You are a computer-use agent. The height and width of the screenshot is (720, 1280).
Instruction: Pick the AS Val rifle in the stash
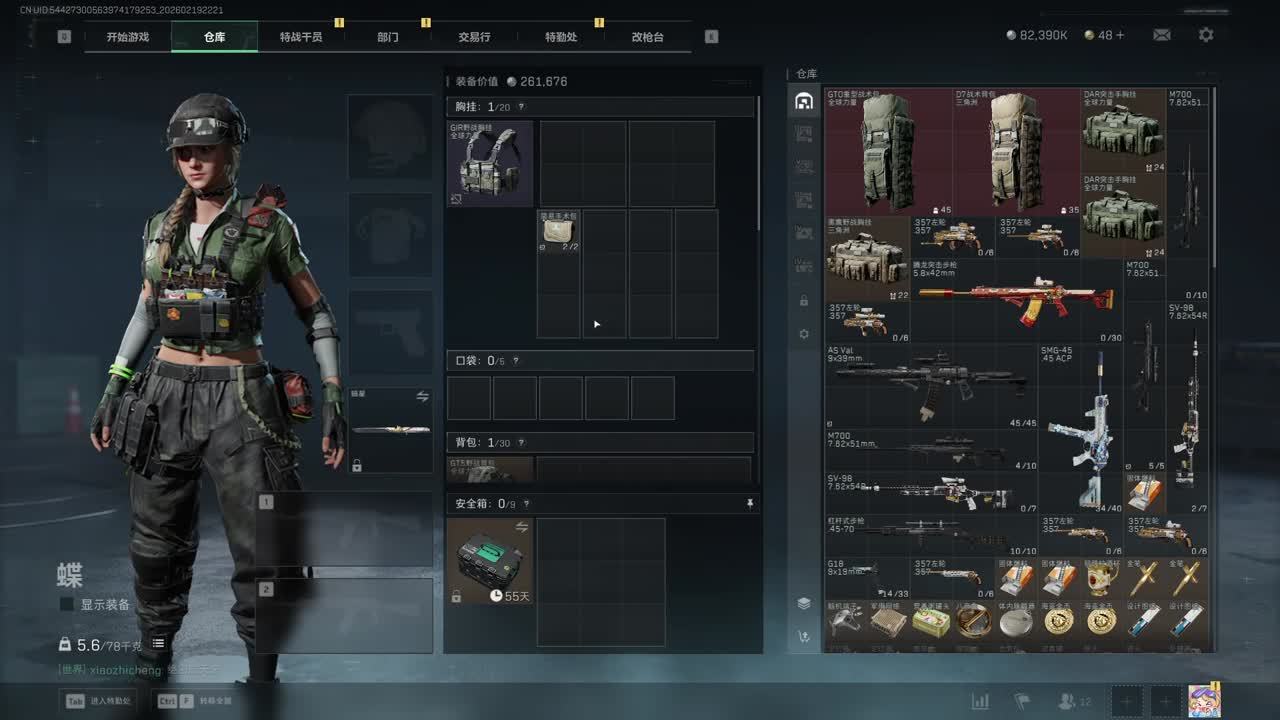pos(930,385)
